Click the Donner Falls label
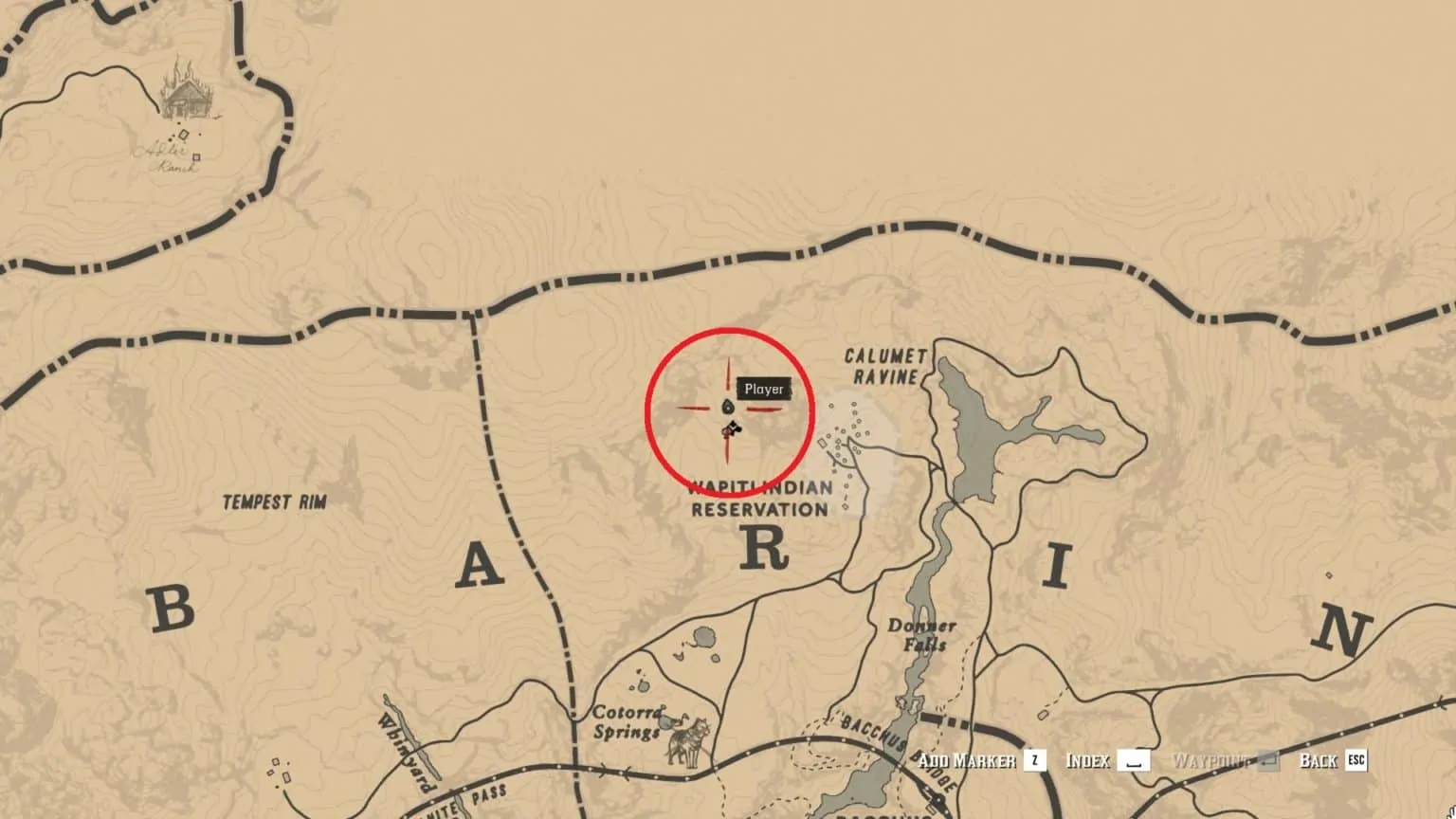The height and width of the screenshot is (819, 1456). pos(924,632)
